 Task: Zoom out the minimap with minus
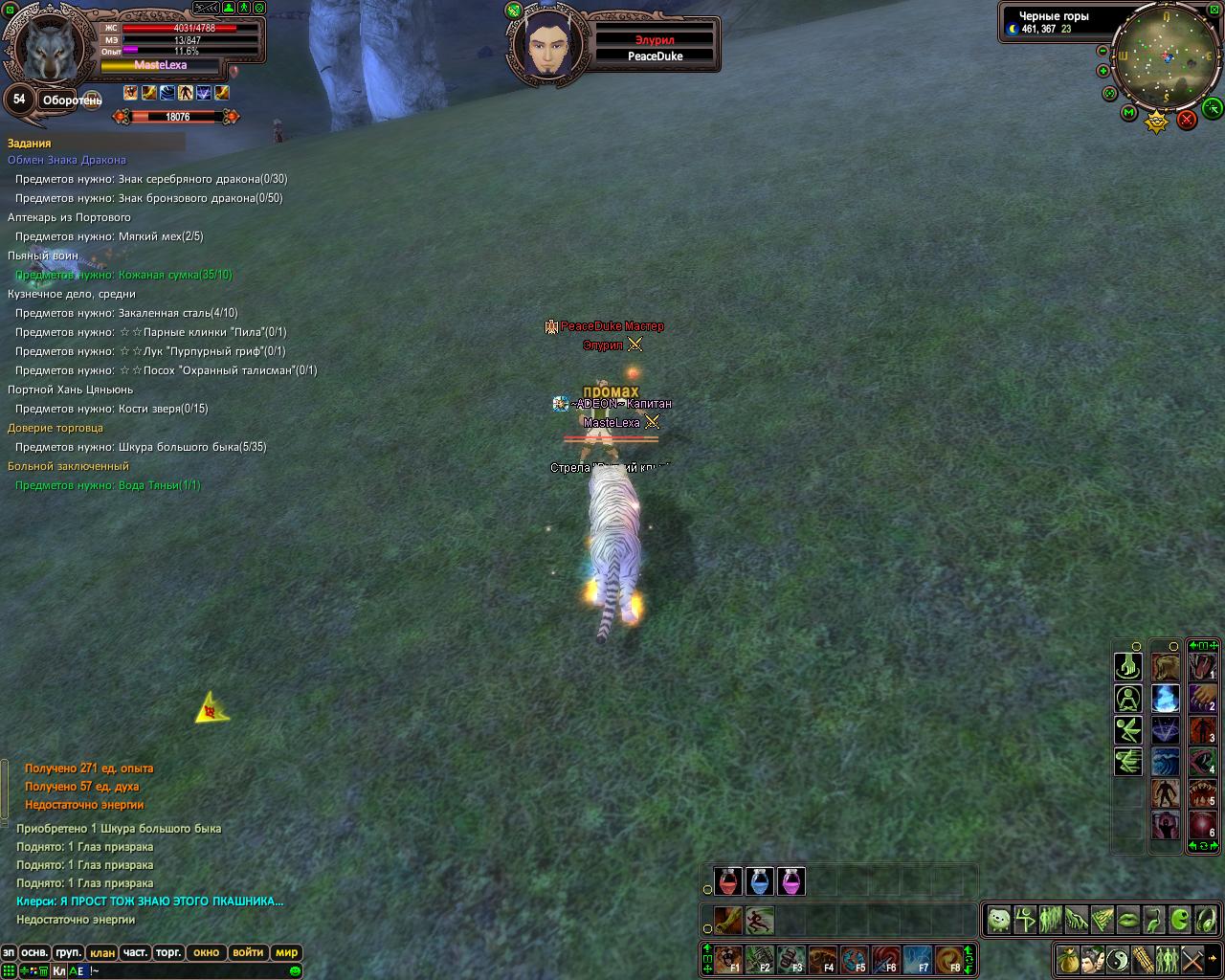[1102, 51]
